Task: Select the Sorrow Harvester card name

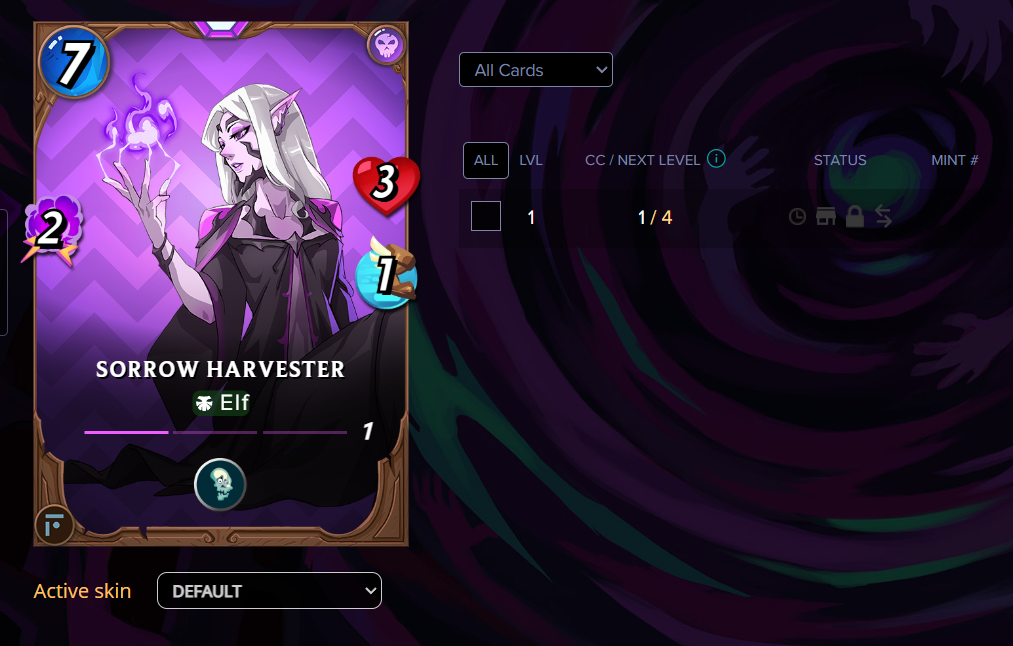Action: coord(220,369)
